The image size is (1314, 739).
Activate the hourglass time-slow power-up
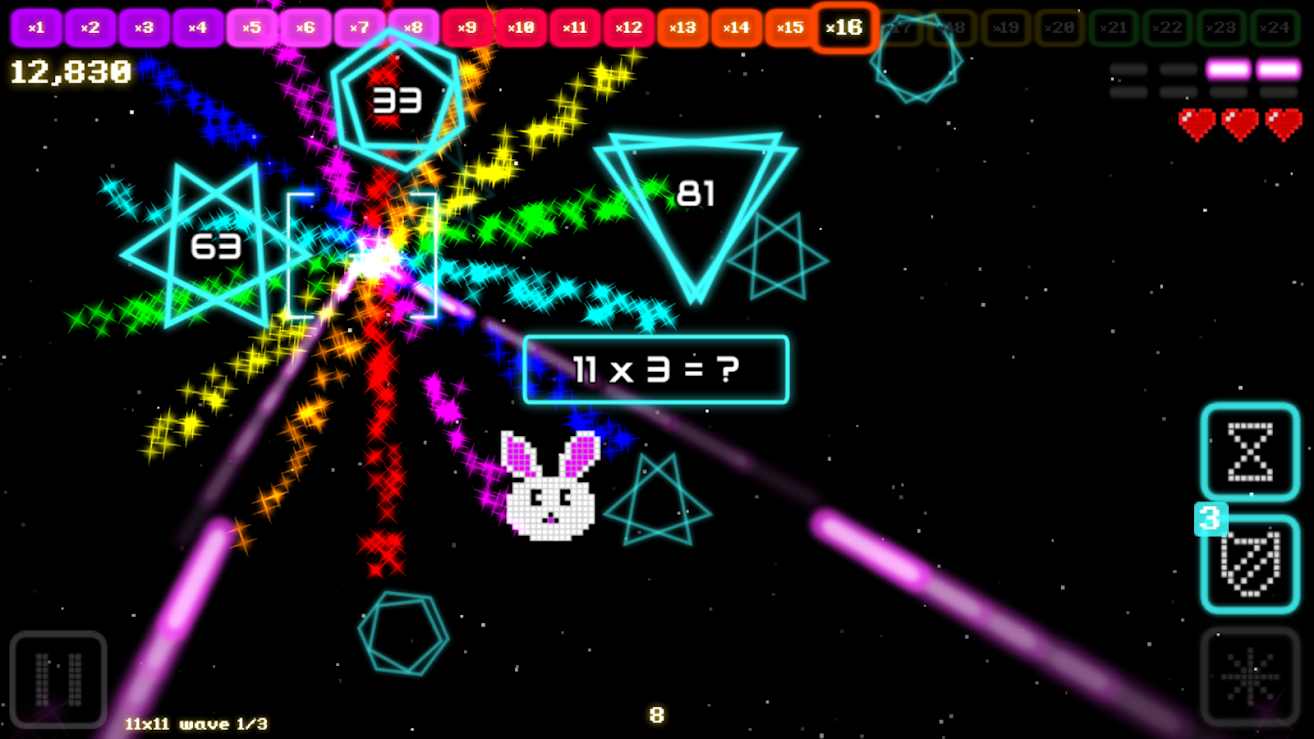(x=1249, y=451)
